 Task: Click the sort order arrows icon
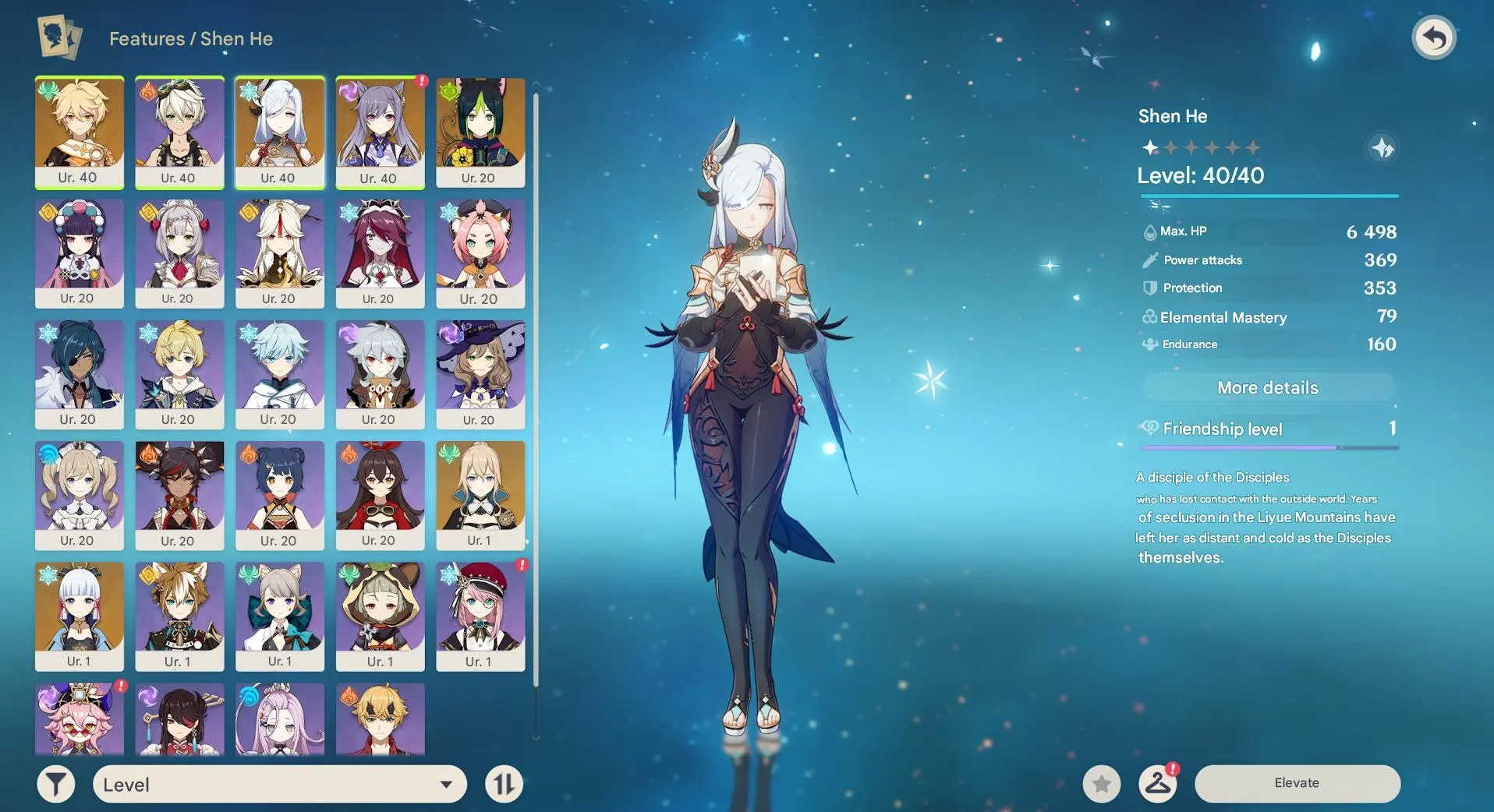pos(503,783)
